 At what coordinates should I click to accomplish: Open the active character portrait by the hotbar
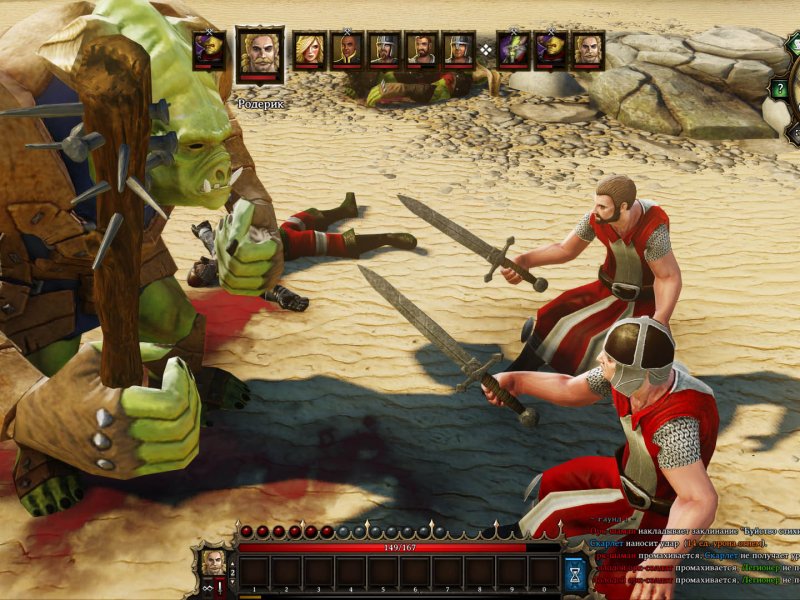pyautogui.click(x=214, y=562)
